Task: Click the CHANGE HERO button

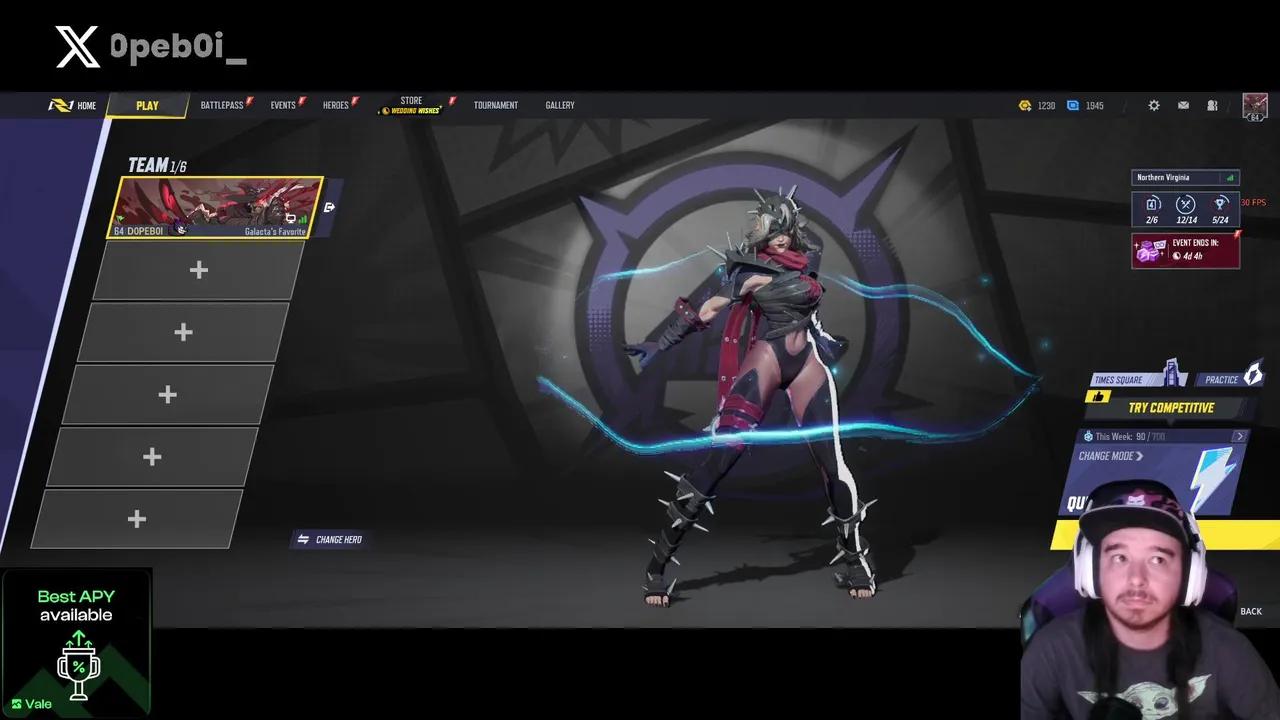Action: click(x=330, y=539)
